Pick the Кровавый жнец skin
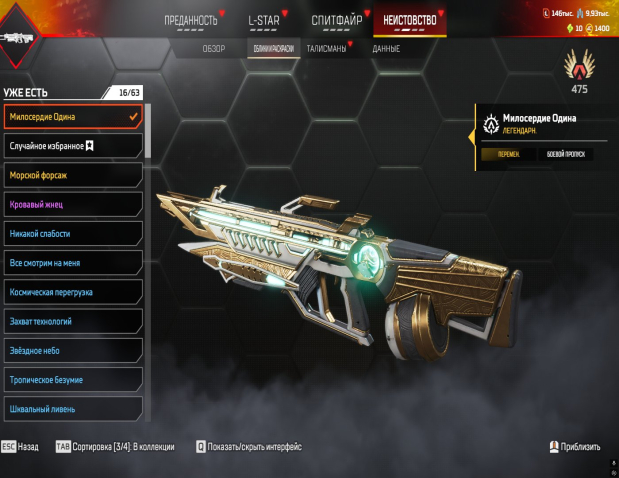This screenshot has width=619, height=478. [73, 204]
